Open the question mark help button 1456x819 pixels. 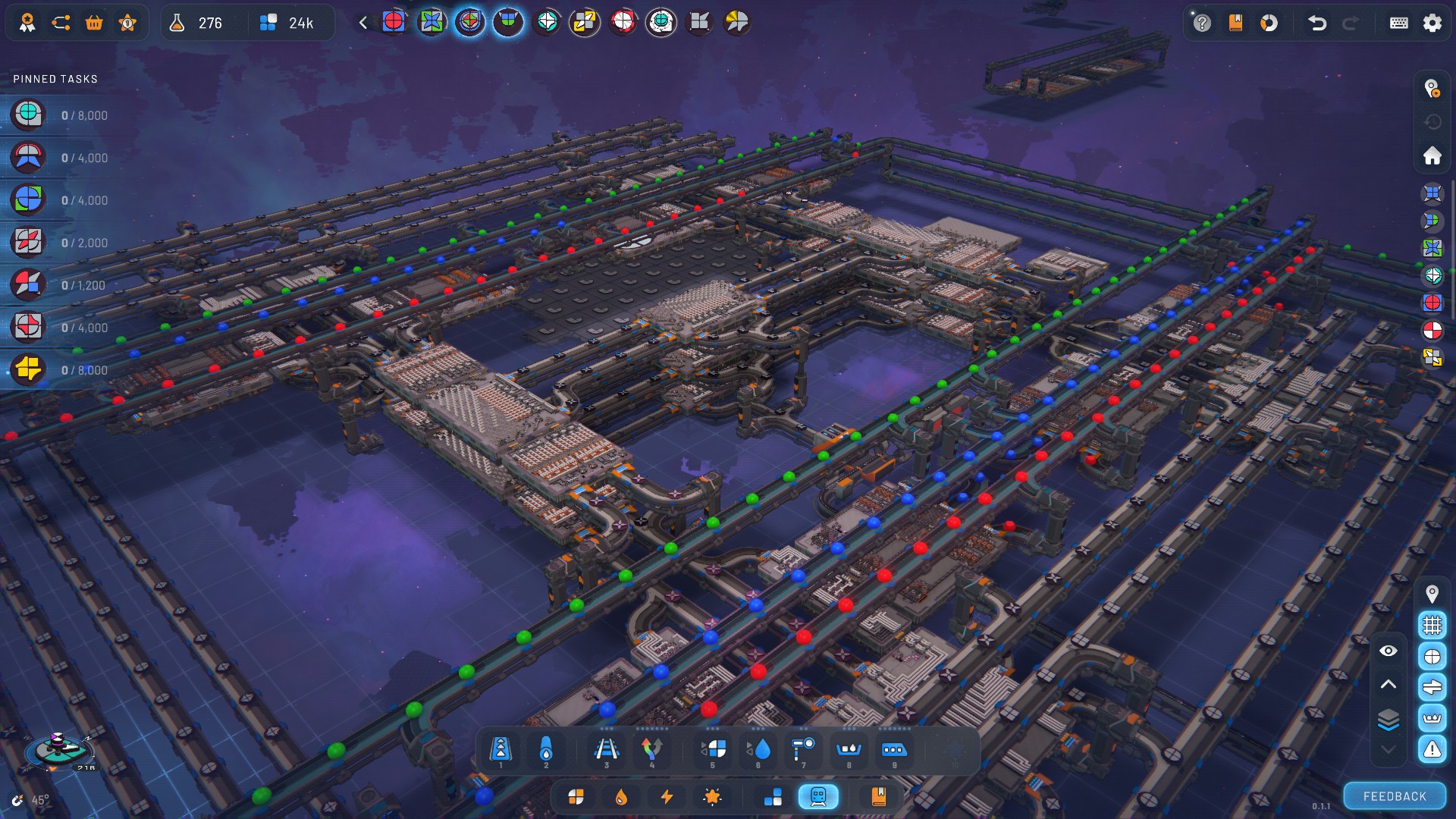1202,23
